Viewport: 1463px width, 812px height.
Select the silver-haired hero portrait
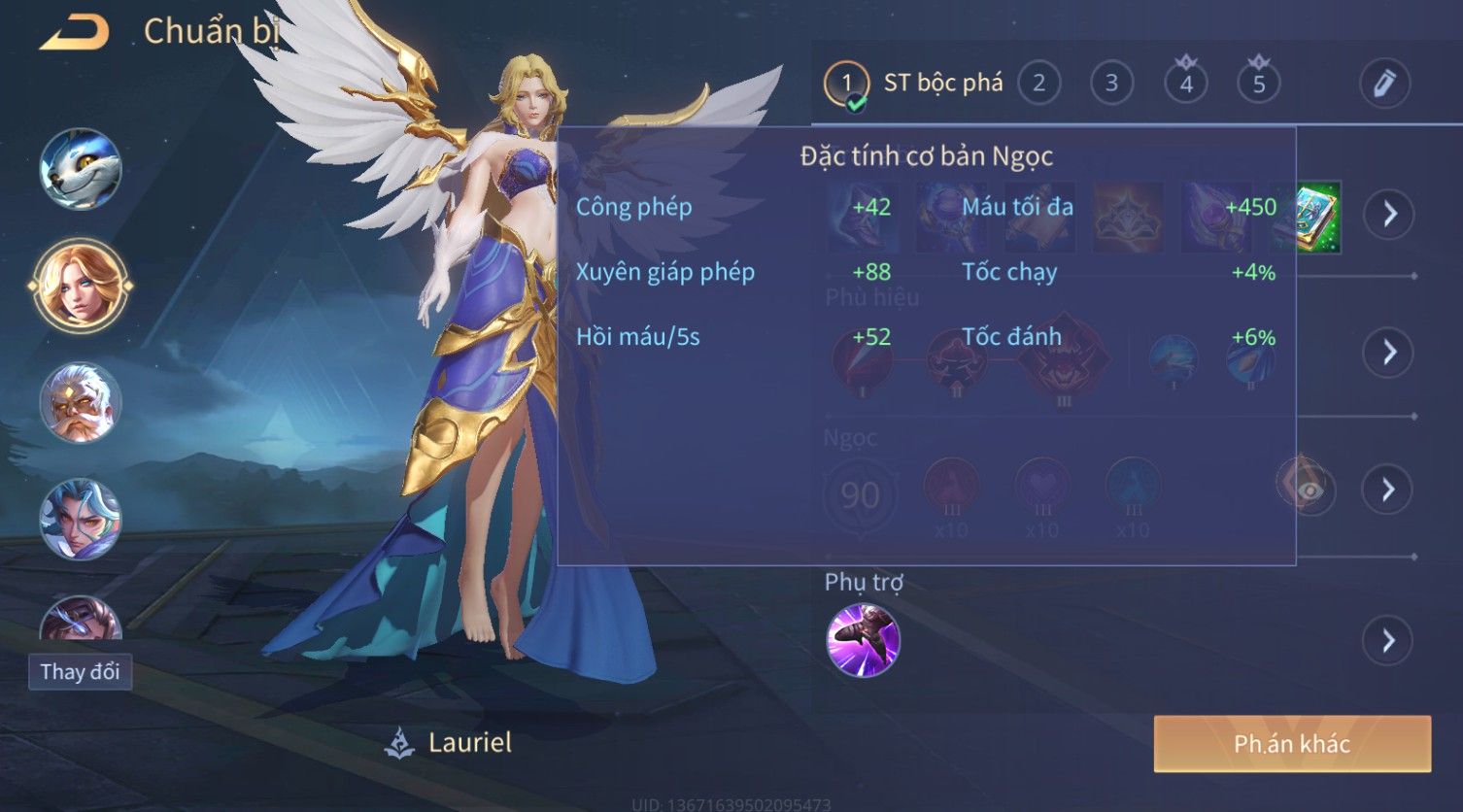(x=80, y=519)
